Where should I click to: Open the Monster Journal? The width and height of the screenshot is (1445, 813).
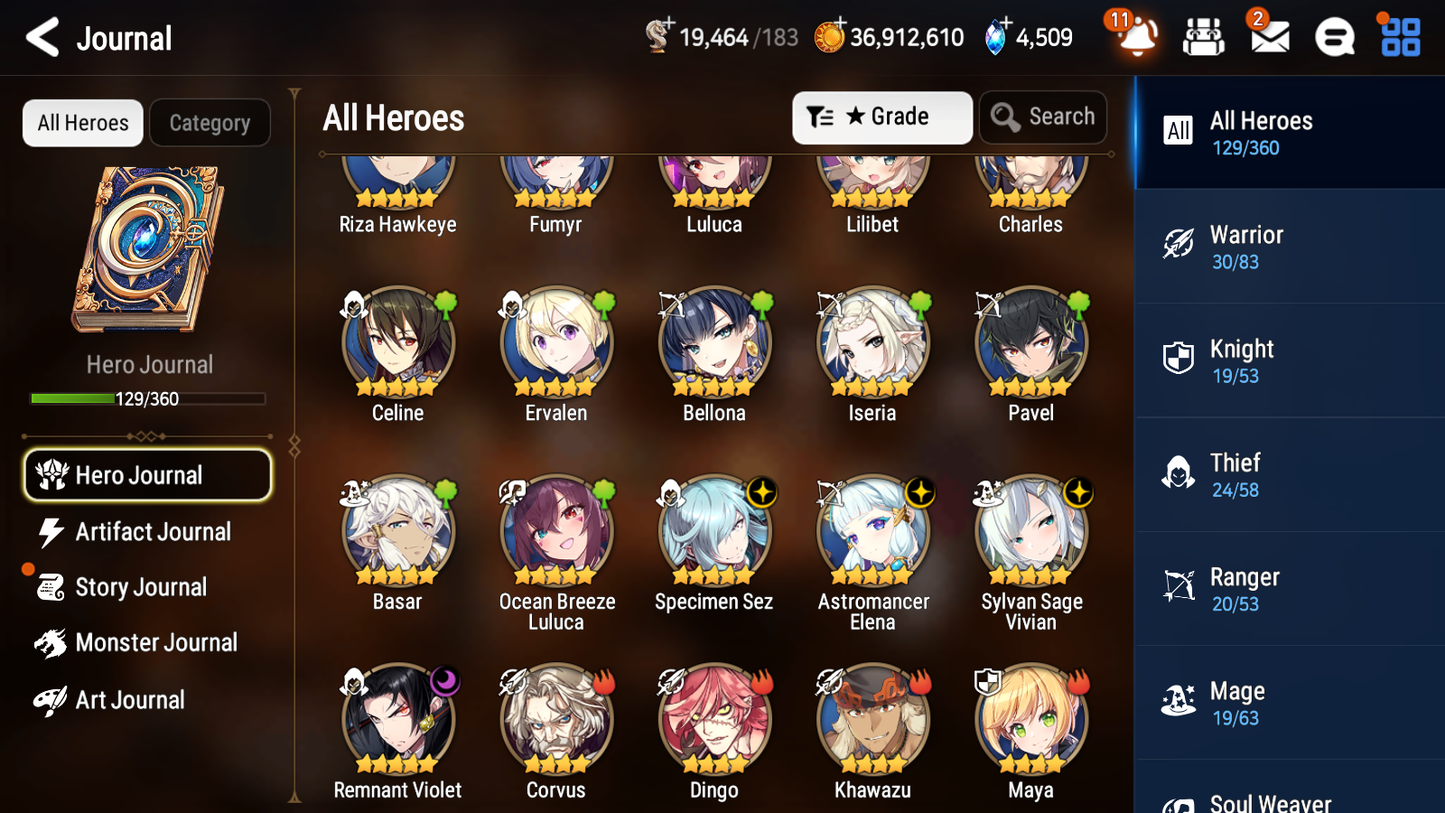coord(157,643)
